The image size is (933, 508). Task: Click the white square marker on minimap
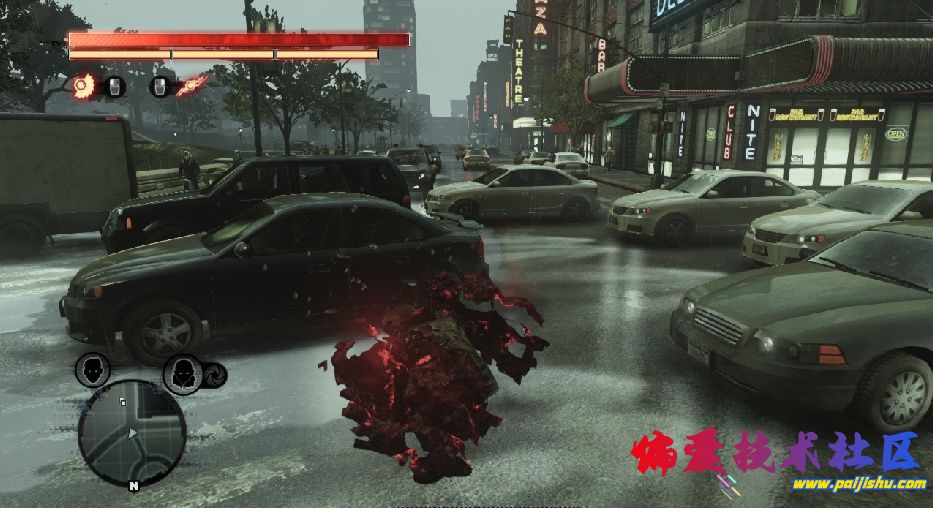click(123, 401)
